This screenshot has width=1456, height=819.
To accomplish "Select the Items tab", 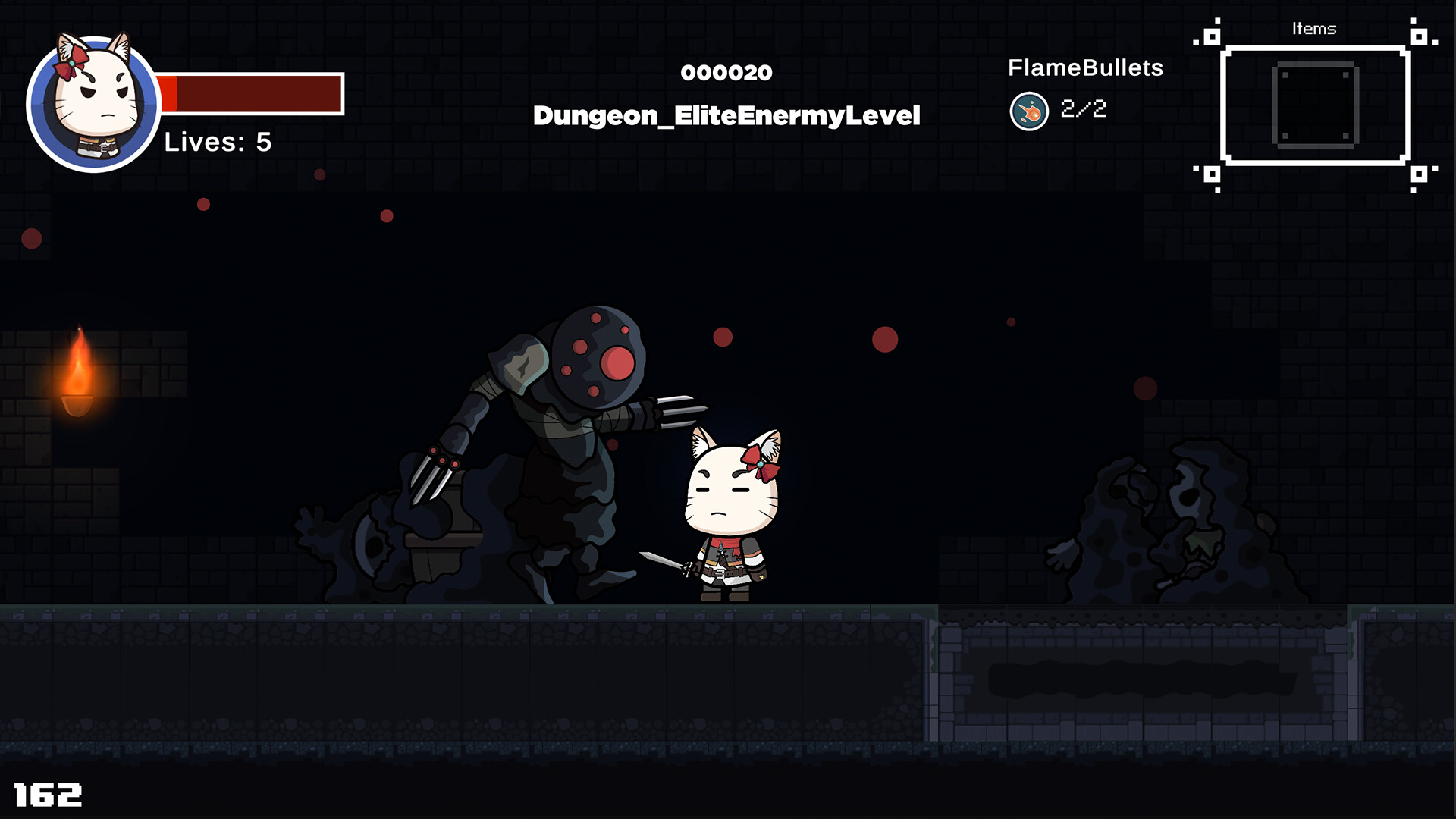I will (x=1316, y=29).
